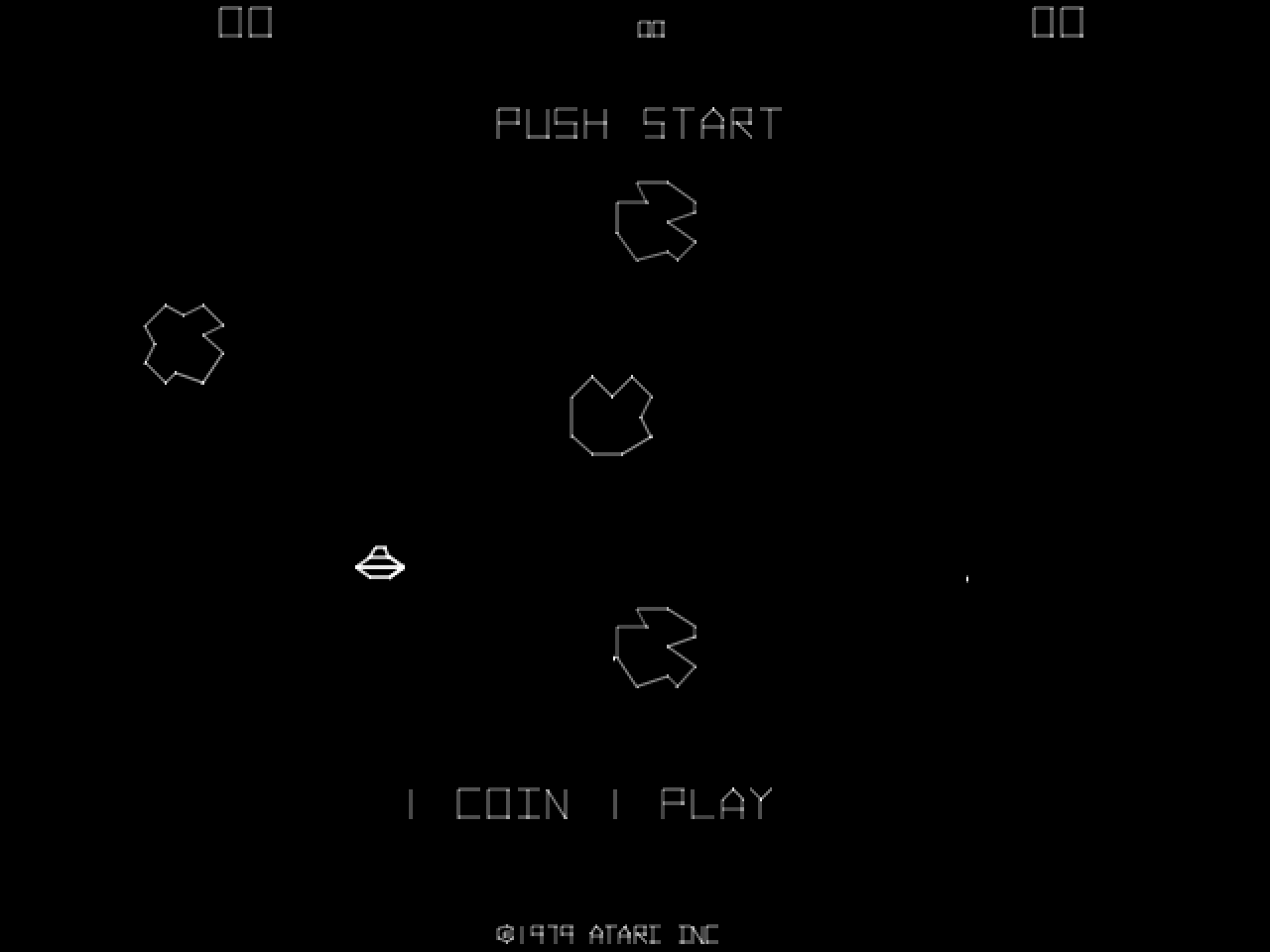Click the word PUSH above the asteroids
Image resolution: width=1270 pixels, height=952 pixels.
pyautogui.click(x=553, y=123)
